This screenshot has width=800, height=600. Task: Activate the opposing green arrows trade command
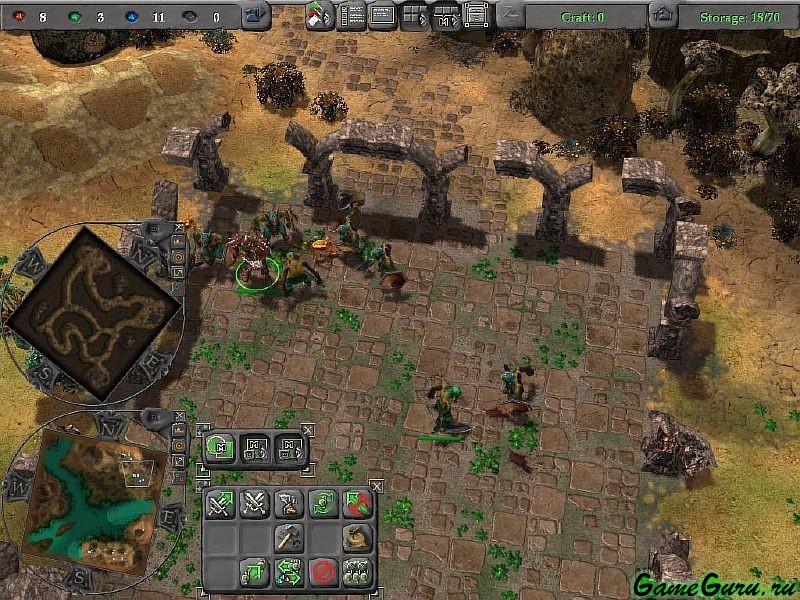(x=289, y=574)
